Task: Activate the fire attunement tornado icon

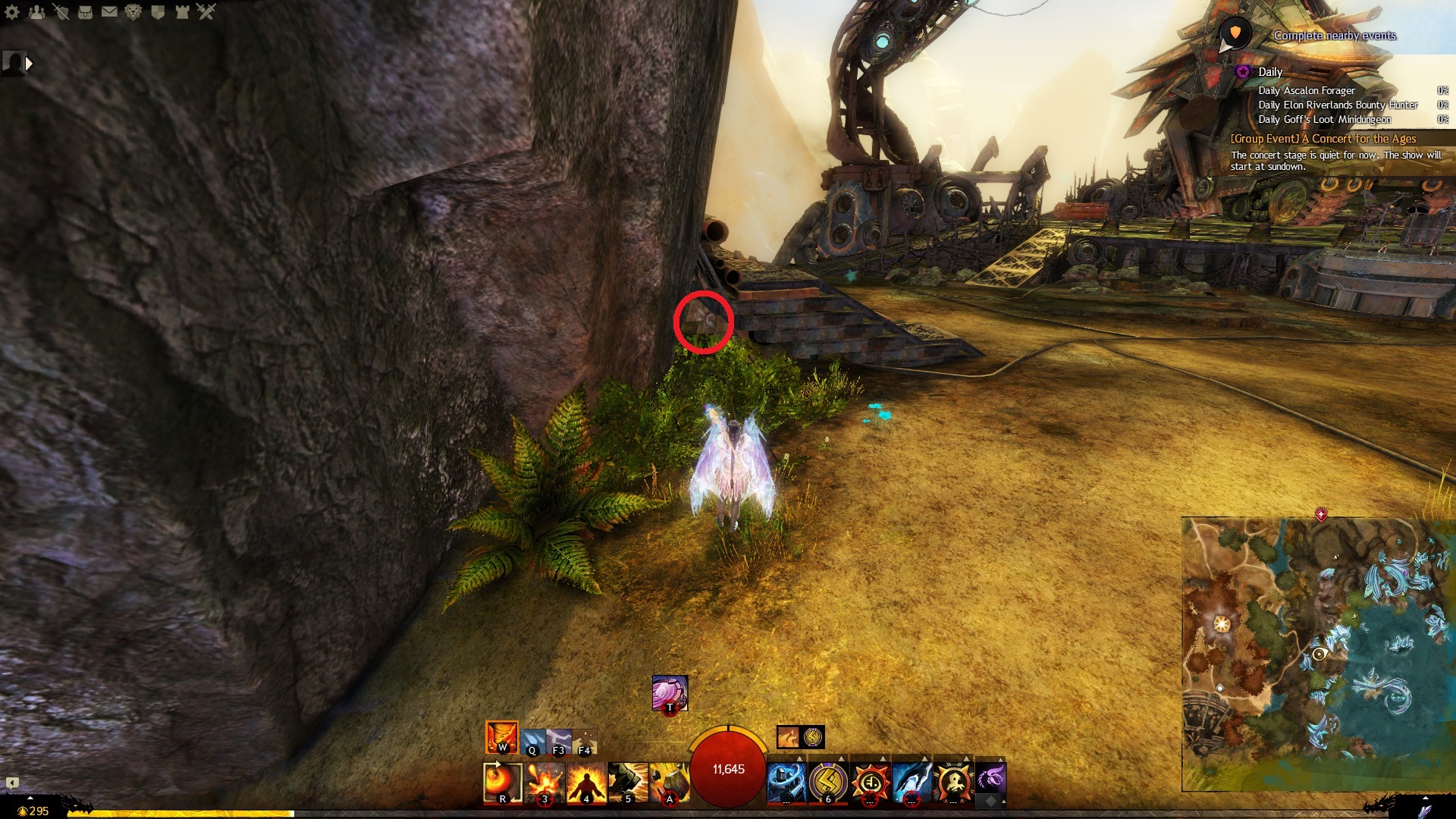Action: [x=502, y=737]
